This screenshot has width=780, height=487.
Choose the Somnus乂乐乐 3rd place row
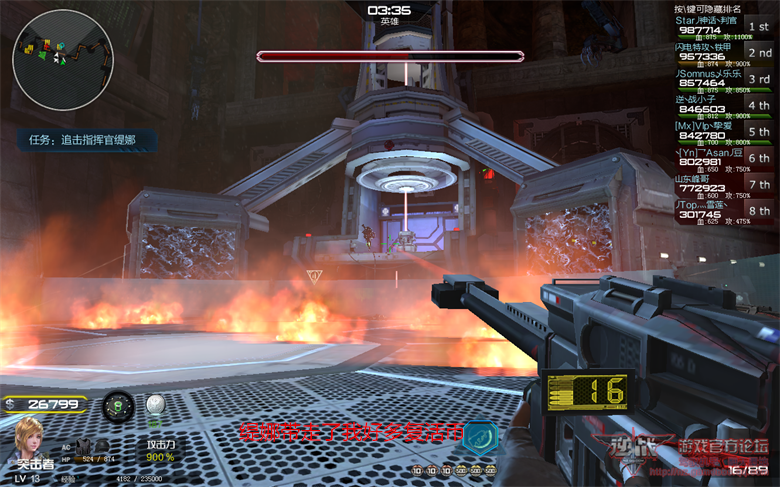[x=723, y=80]
